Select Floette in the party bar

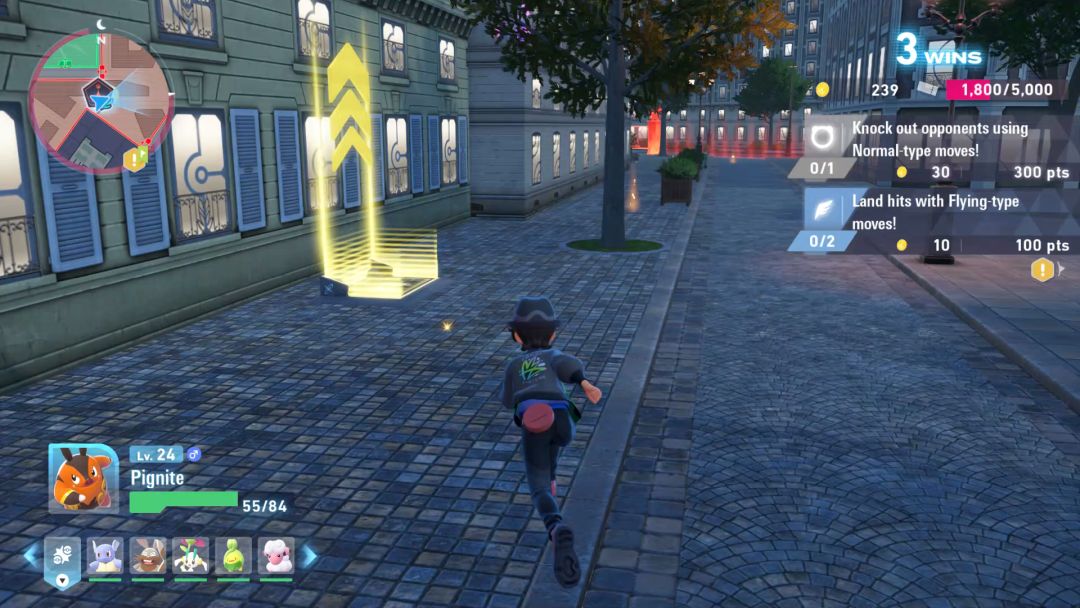pyautogui.click(x=190, y=555)
